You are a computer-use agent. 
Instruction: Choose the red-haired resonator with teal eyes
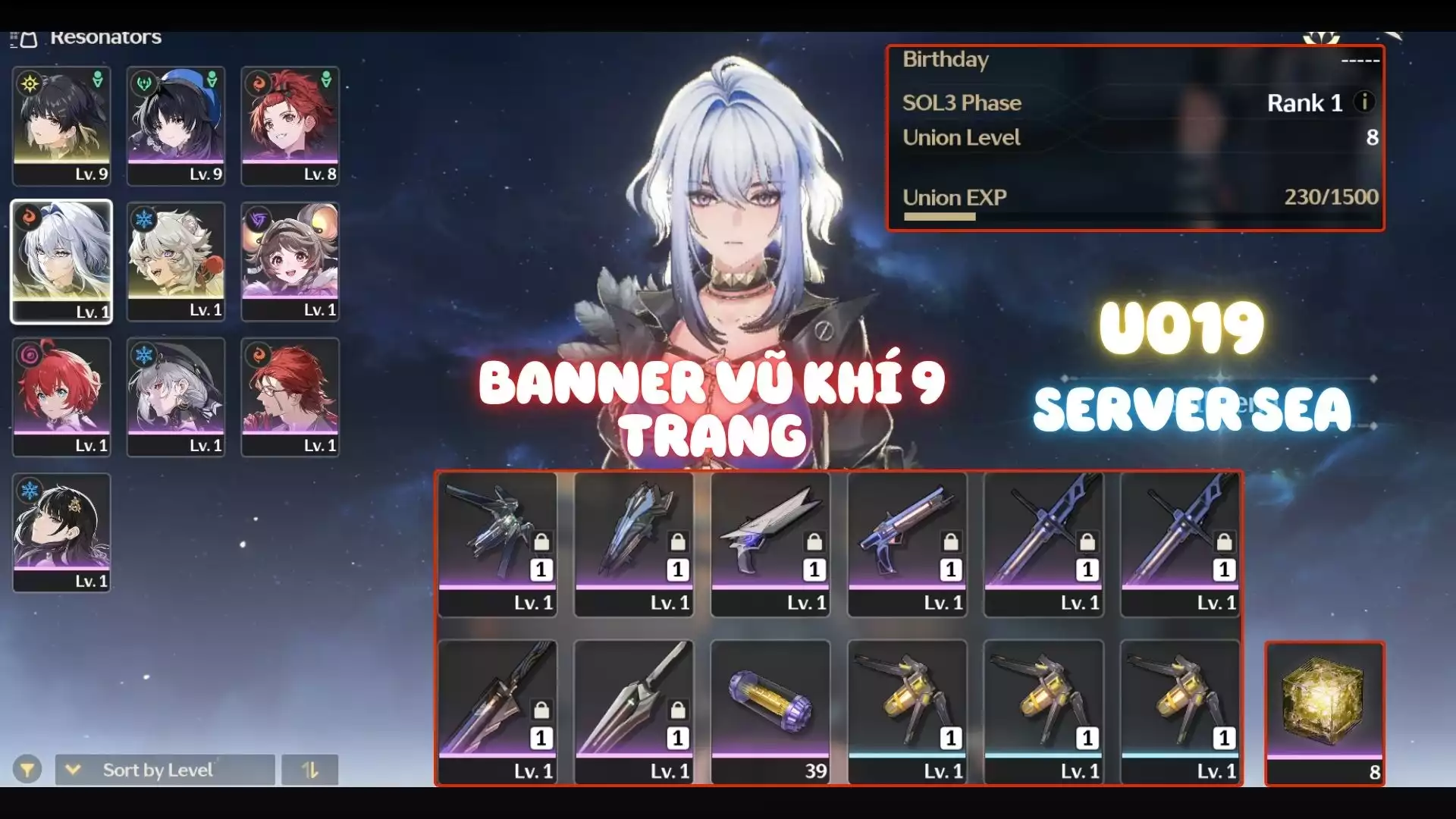[61, 397]
